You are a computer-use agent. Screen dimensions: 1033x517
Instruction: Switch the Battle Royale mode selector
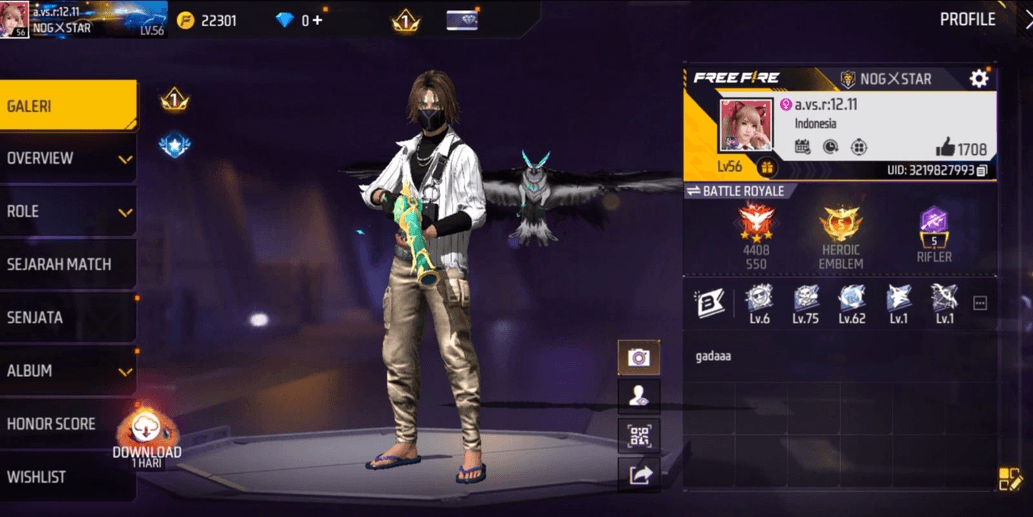[x=736, y=191]
